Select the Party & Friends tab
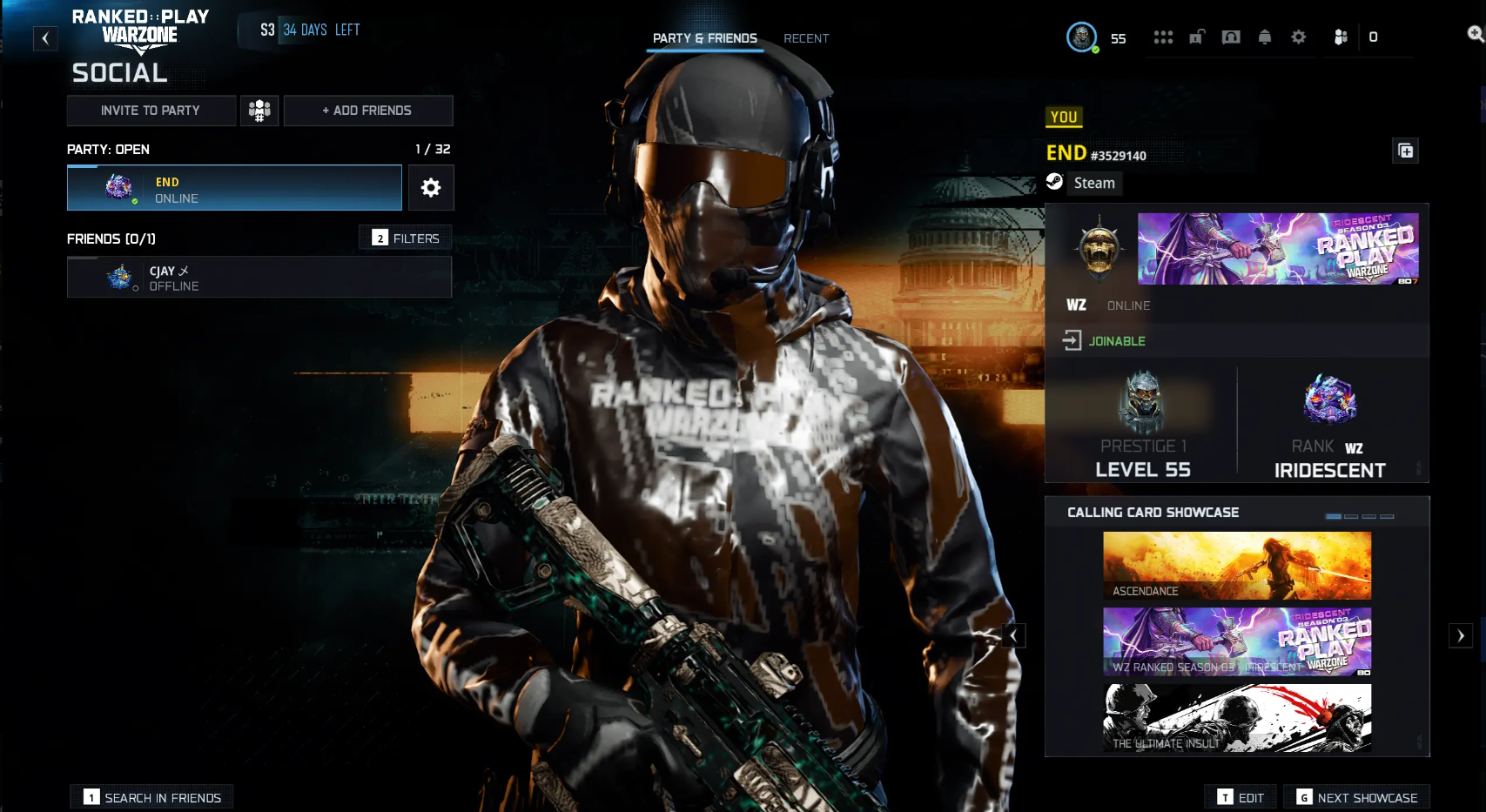Image resolution: width=1486 pixels, height=812 pixels. click(x=705, y=38)
